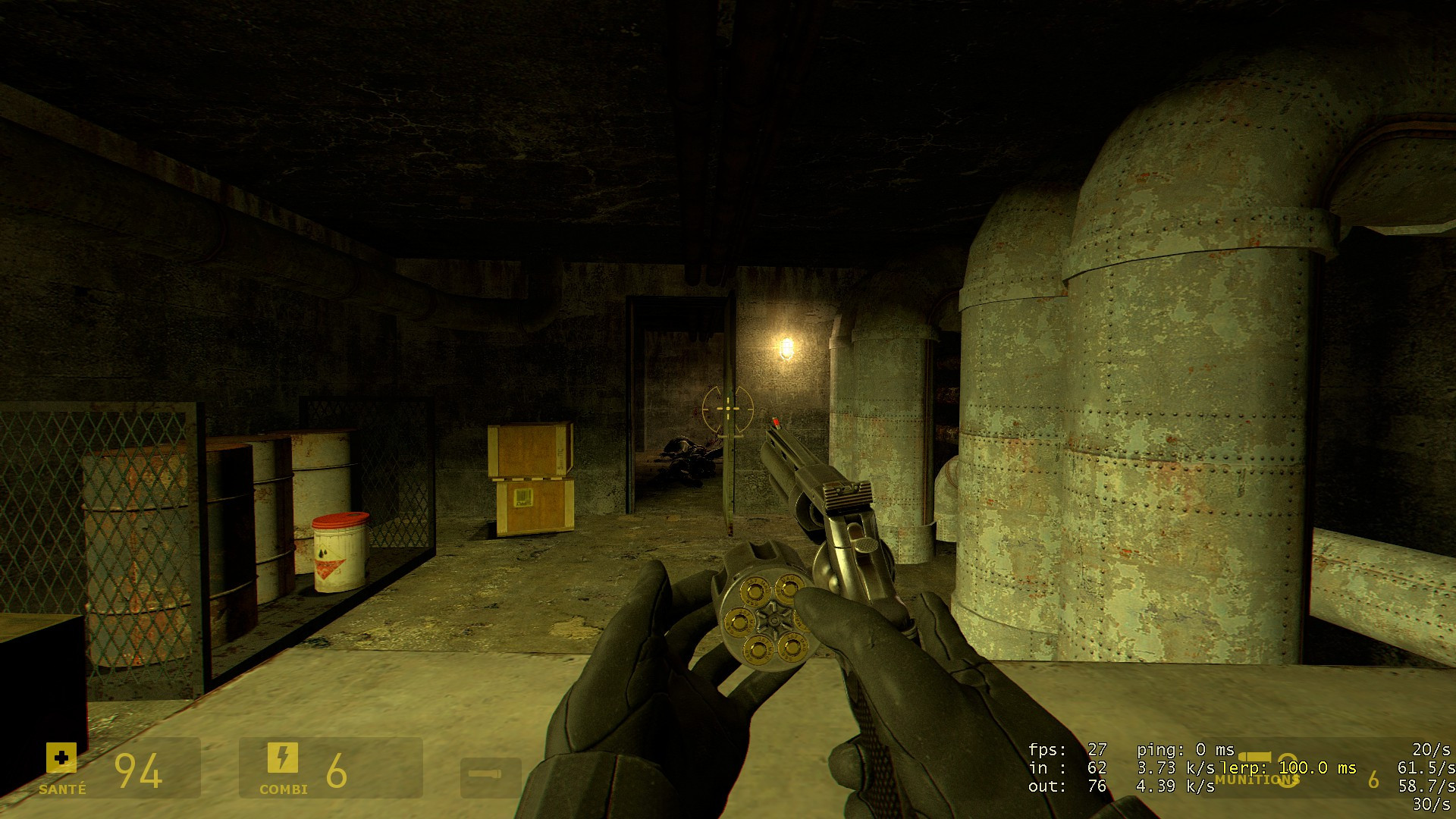Click the fps: 27 readout in the net graph
Image resolution: width=1456 pixels, height=819 pixels.
[x=1066, y=749]
